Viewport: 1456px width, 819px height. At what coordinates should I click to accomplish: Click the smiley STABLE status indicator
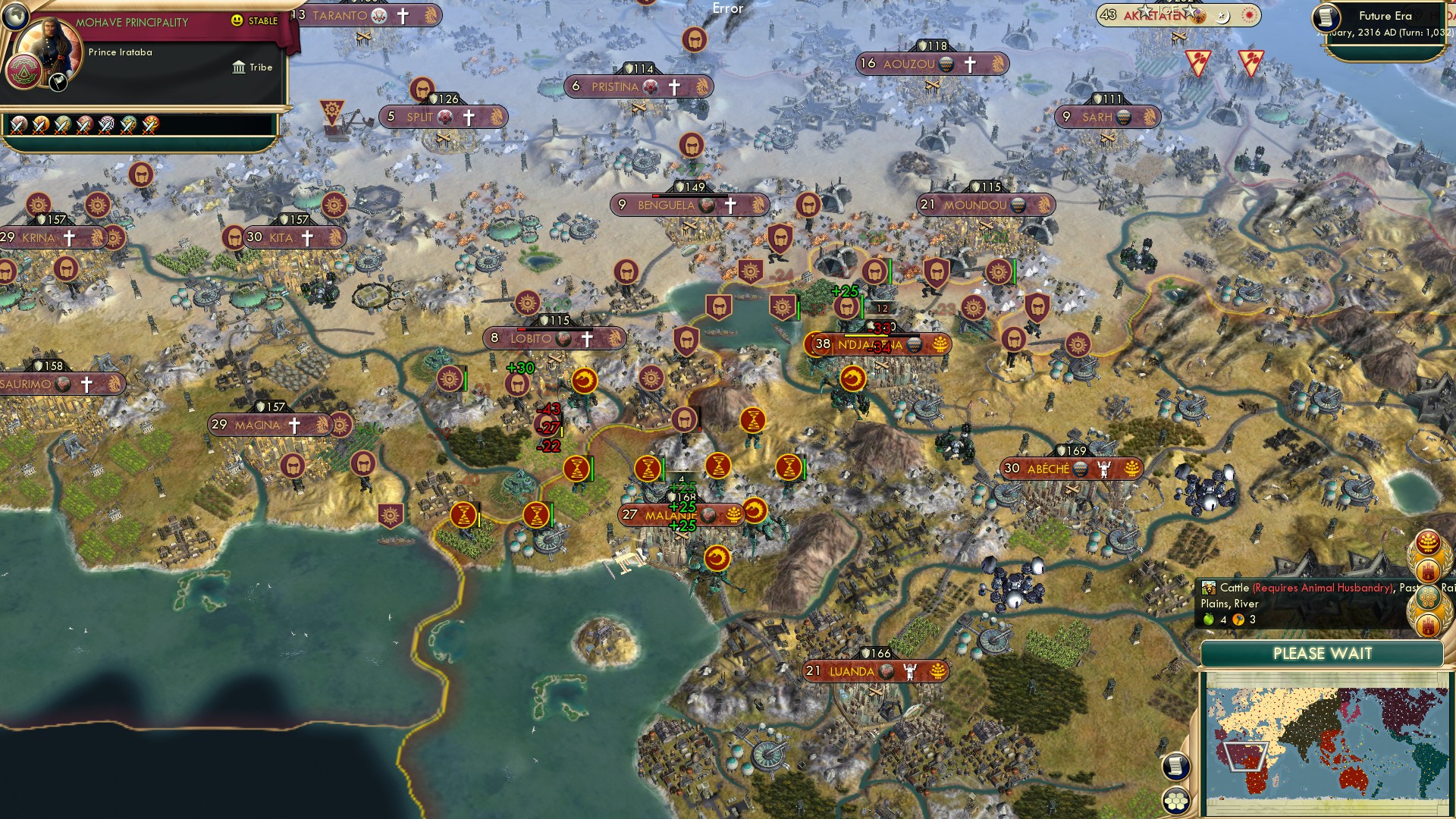click(237, 20)
